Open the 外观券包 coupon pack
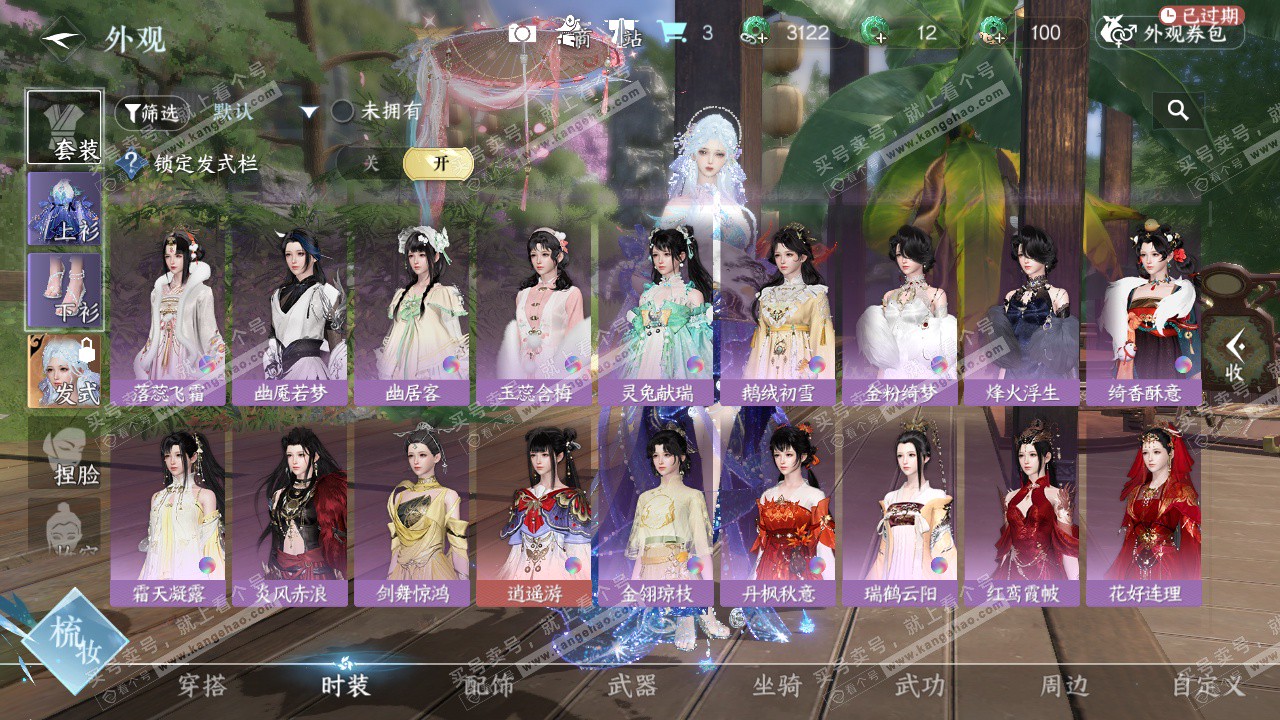Screen dimensions: 1280x720 click(x=1171, y=33)
